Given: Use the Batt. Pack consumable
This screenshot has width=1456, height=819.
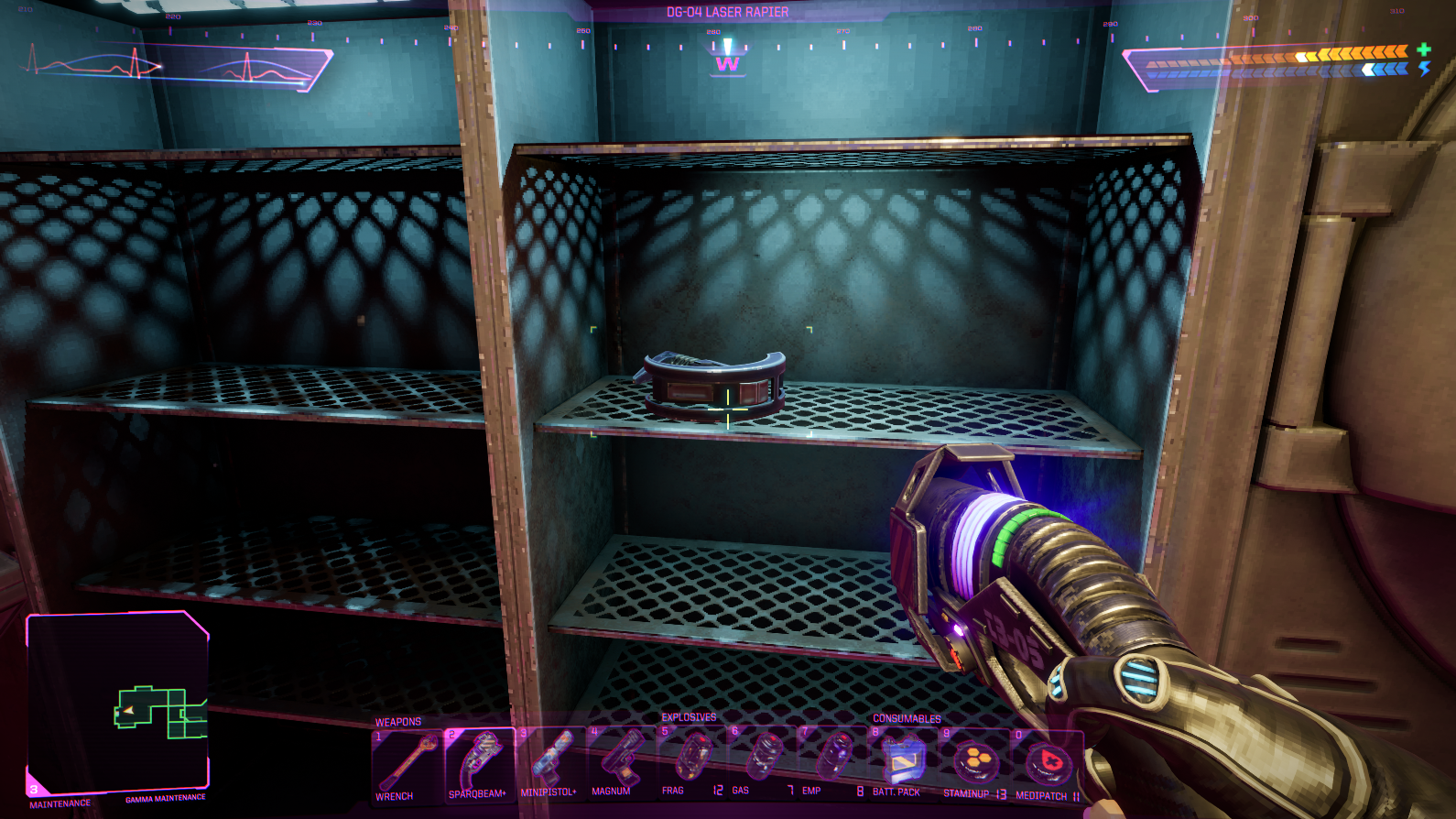Looking at the screenshot, I should [903, 763].
